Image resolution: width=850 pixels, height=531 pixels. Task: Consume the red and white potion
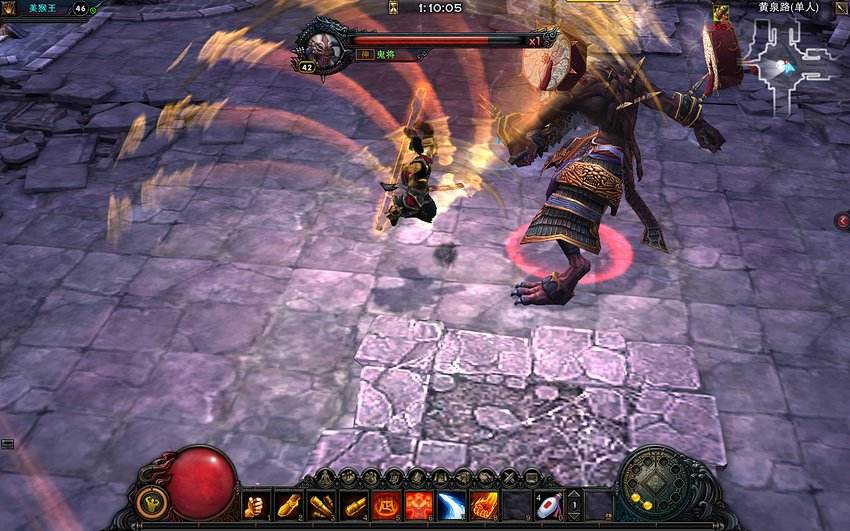[548, 506]
